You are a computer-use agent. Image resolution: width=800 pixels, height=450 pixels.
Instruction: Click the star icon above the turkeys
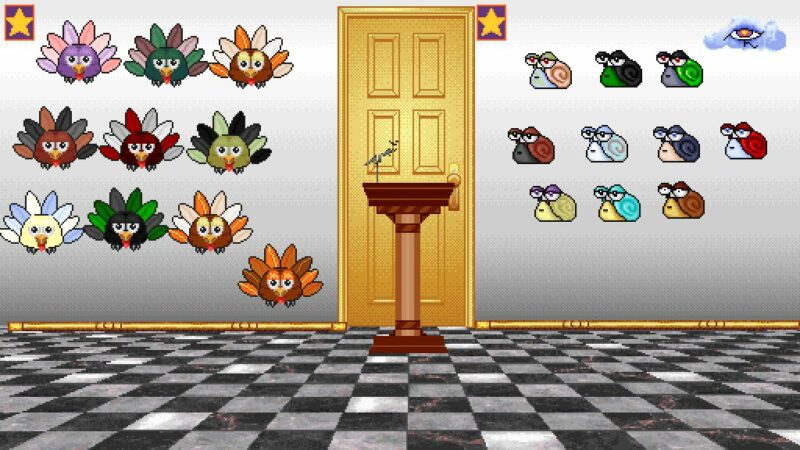click(x=20, y=22)
